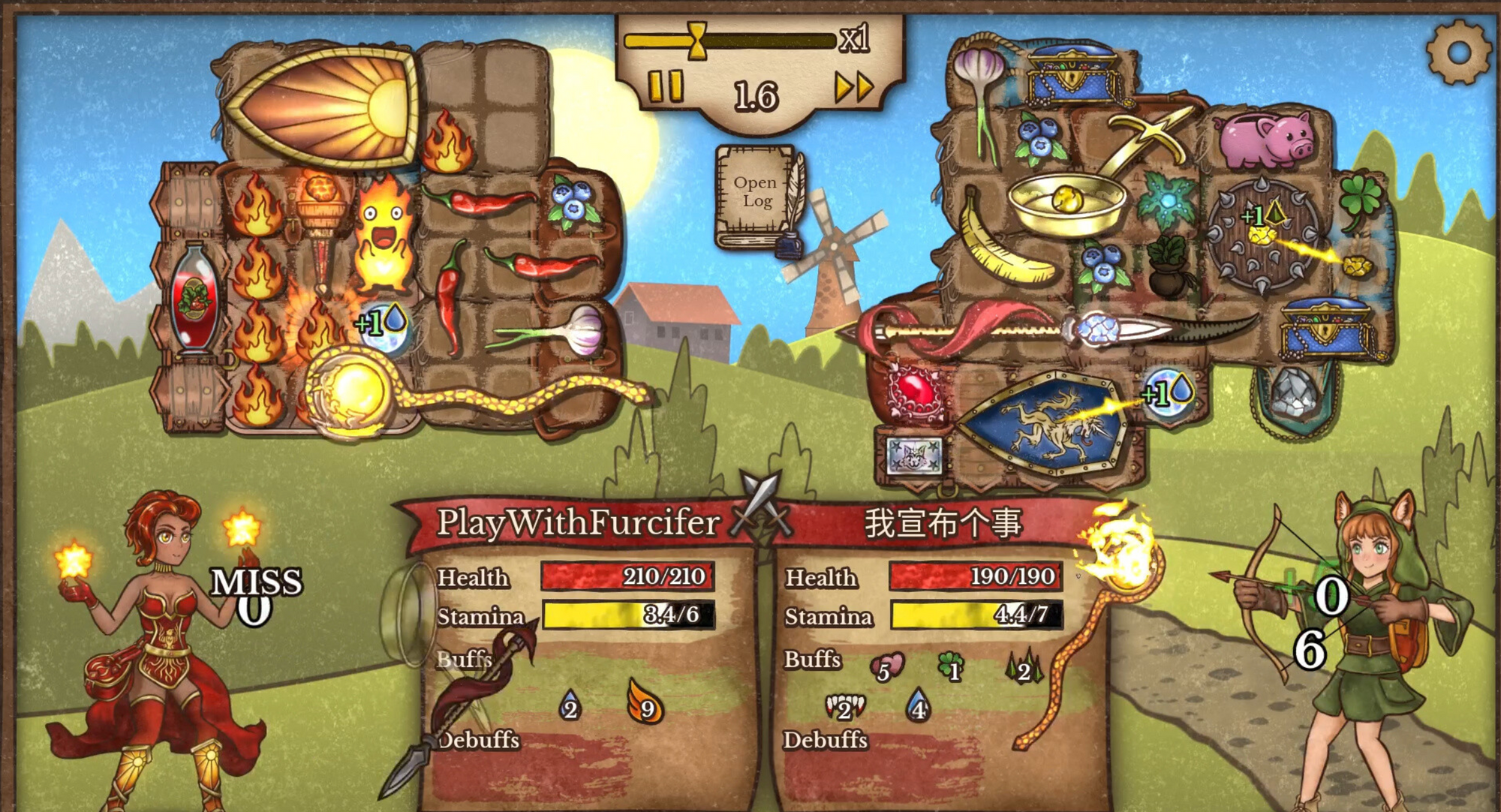This screenshot has height=812, width=1501.
Task: Inspect the heart buff showing 5
Action: [x=886, y=668]
